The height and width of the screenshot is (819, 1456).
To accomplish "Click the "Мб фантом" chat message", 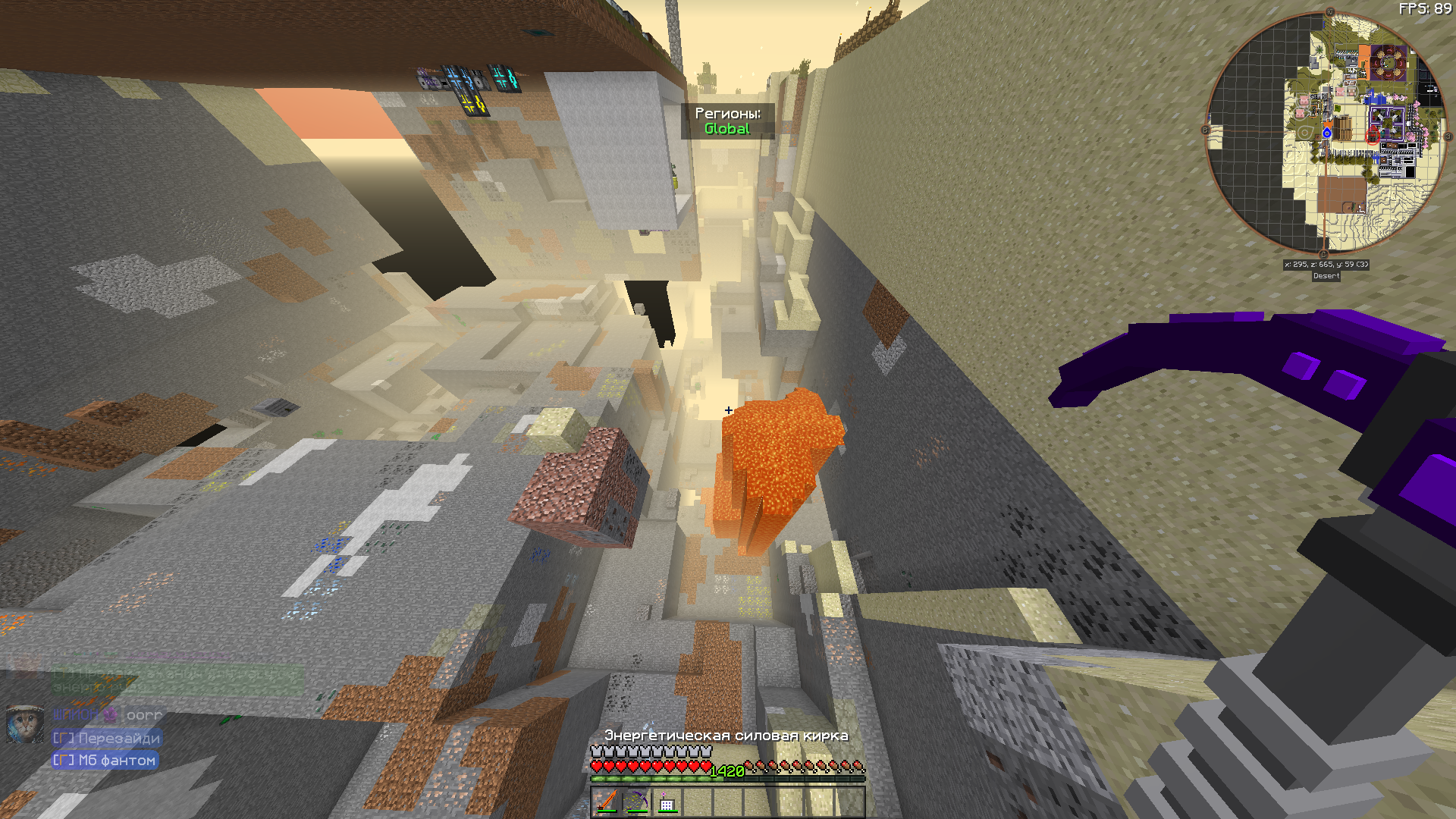I will 105,760.
